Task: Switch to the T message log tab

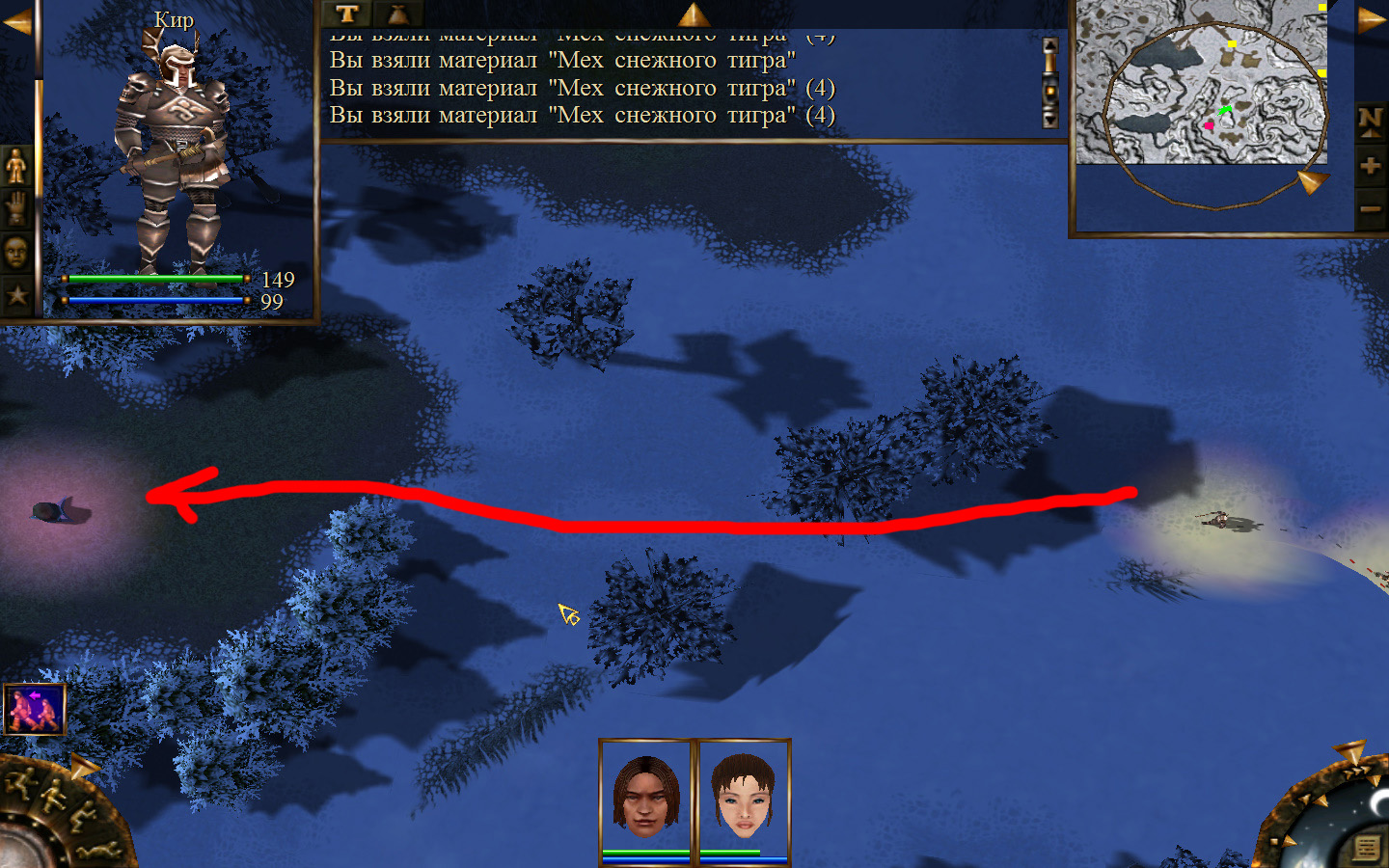Action: (347, 14)
